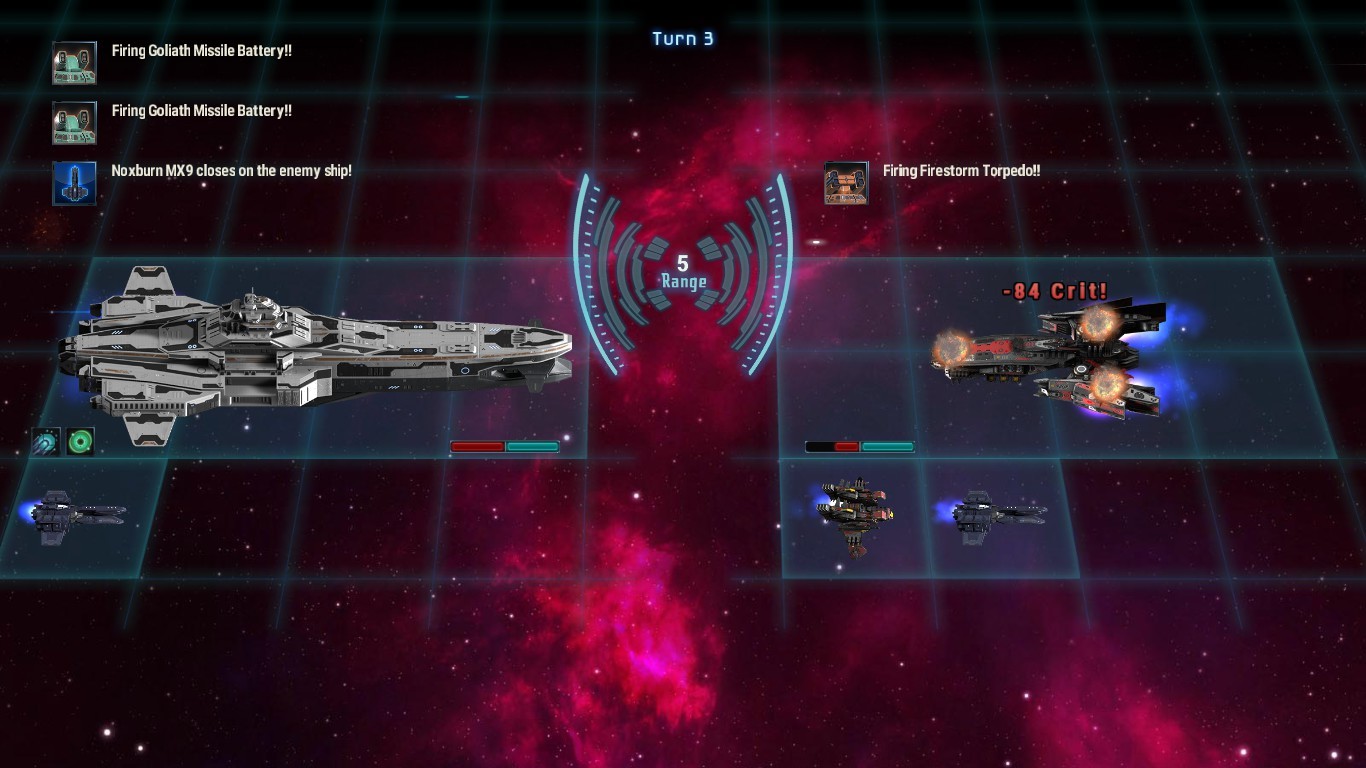
Task: Select the Turn 3 banner
Action: tap(683, 38)
